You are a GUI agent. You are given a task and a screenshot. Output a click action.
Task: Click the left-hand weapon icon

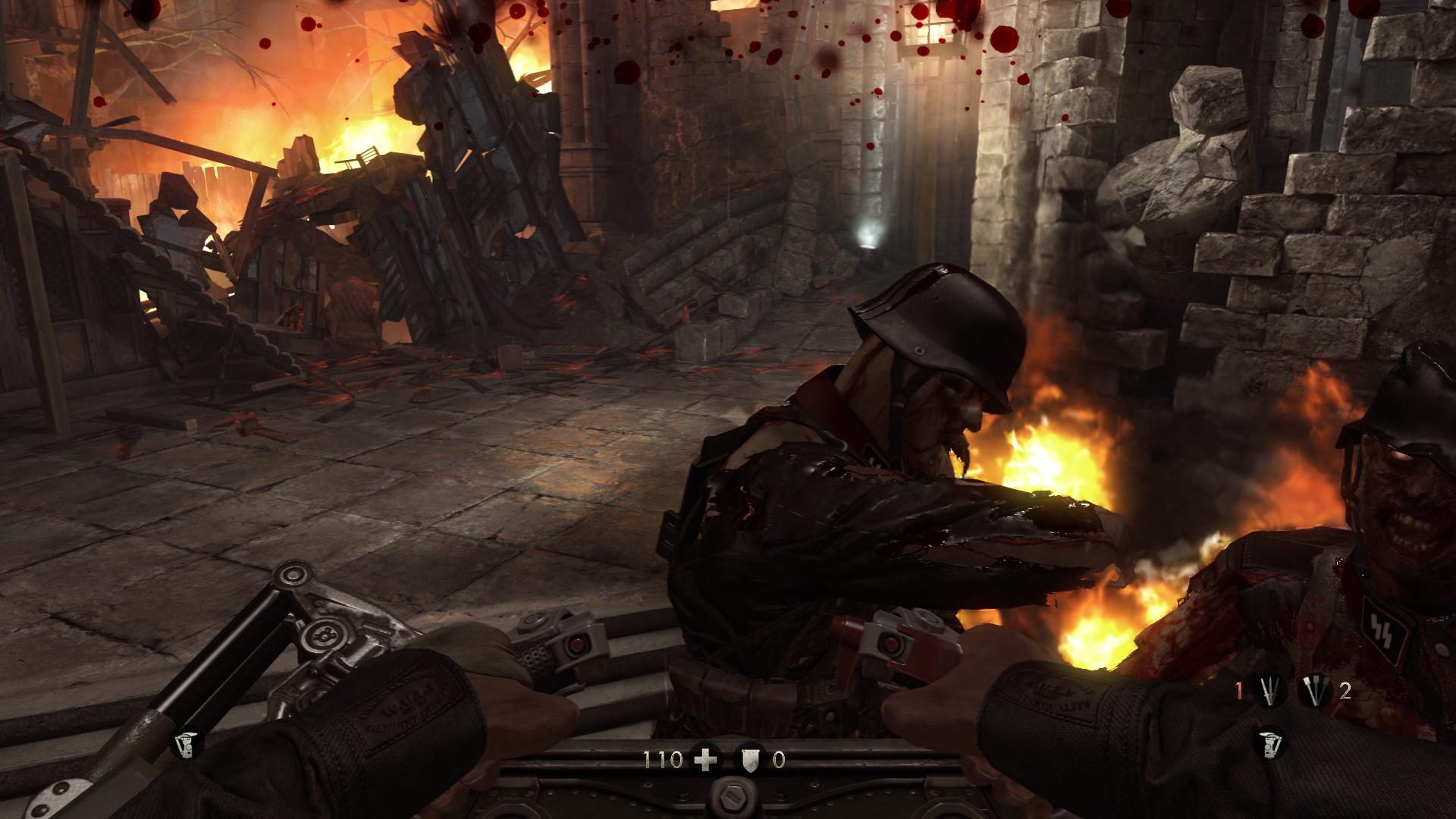pos(184,746)
